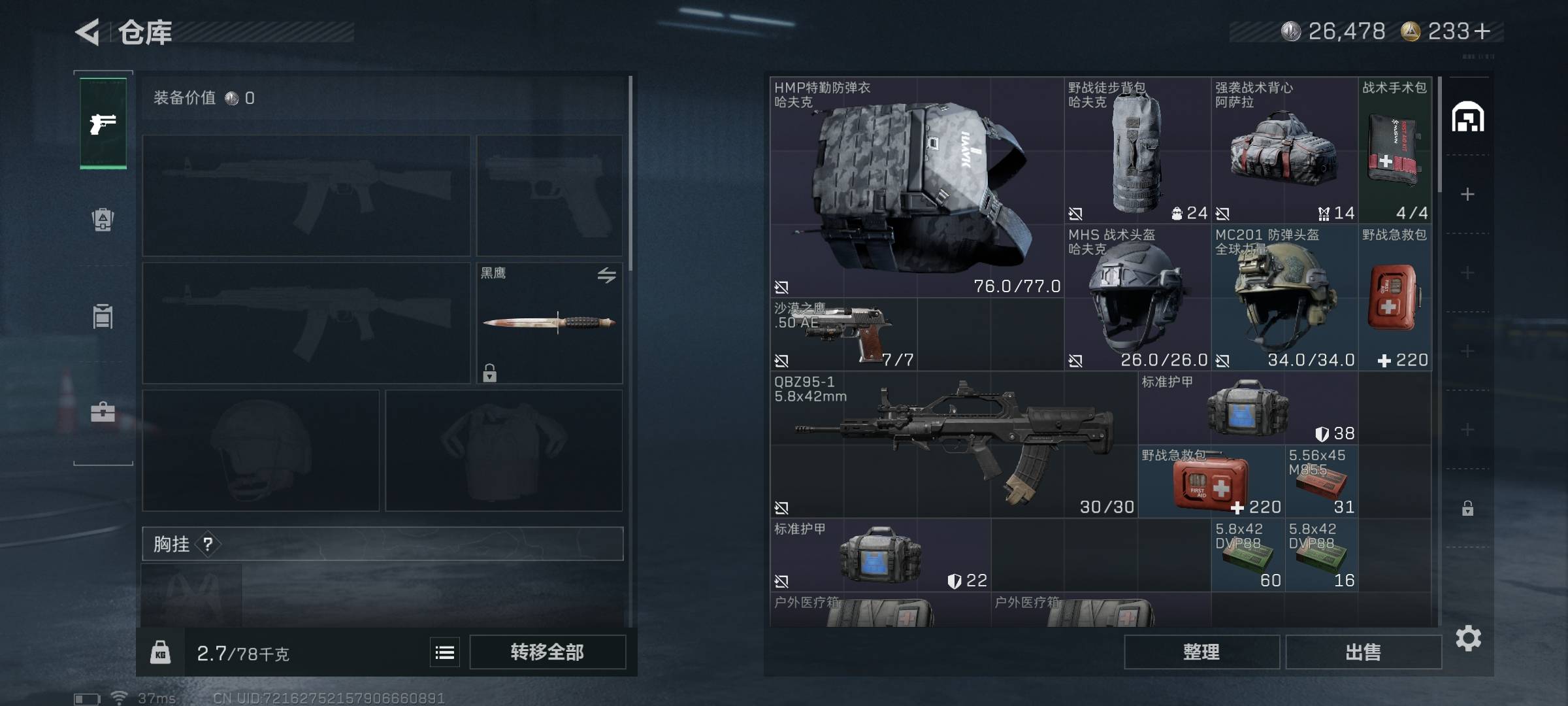Add currency with the plus beside 233
Image resolution: width=1568 pixels, height=706 pixels.
pos(1483,31)
